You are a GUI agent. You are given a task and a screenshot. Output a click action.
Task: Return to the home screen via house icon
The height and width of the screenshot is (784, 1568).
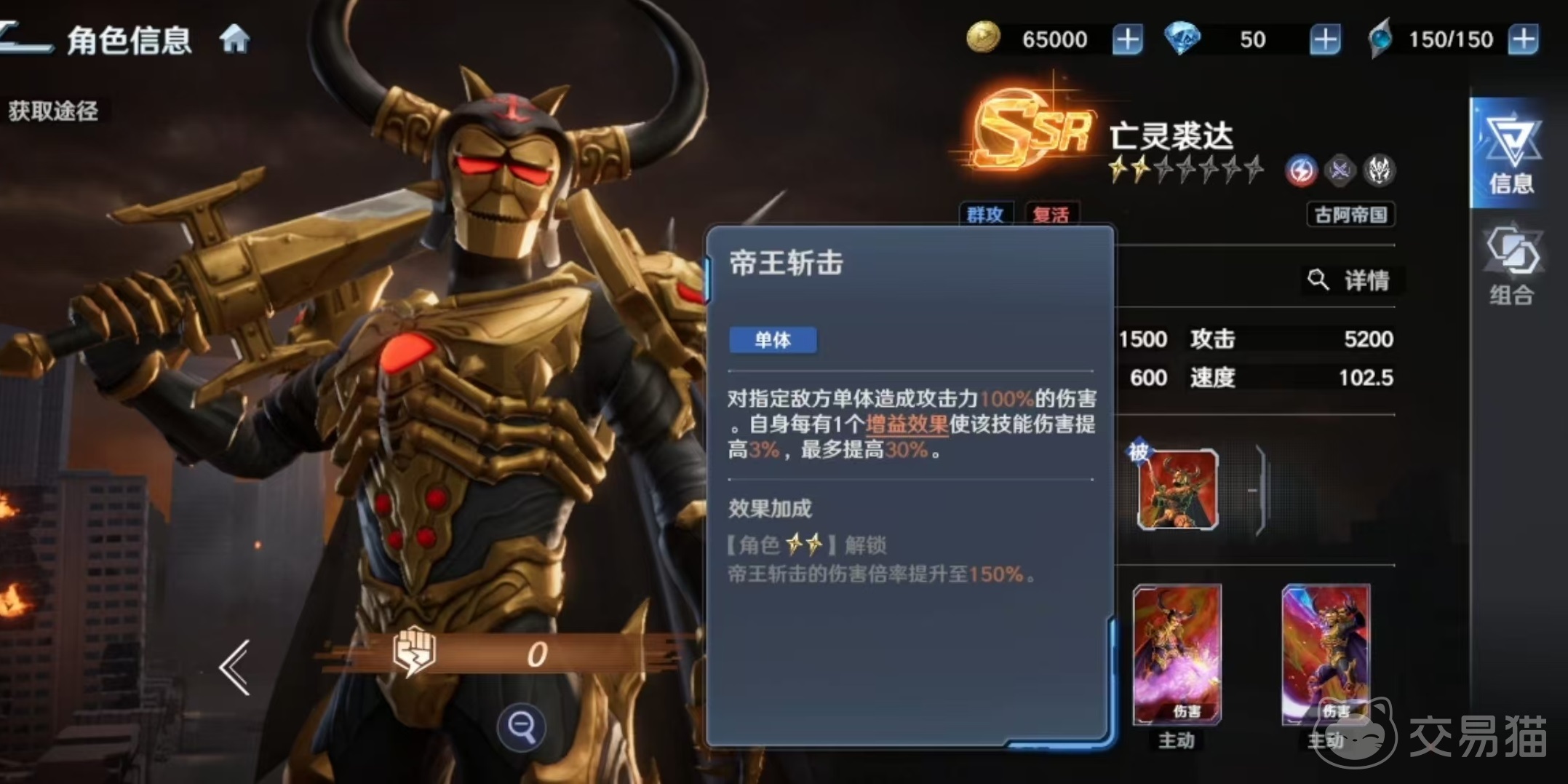click(x=234, y=39)
